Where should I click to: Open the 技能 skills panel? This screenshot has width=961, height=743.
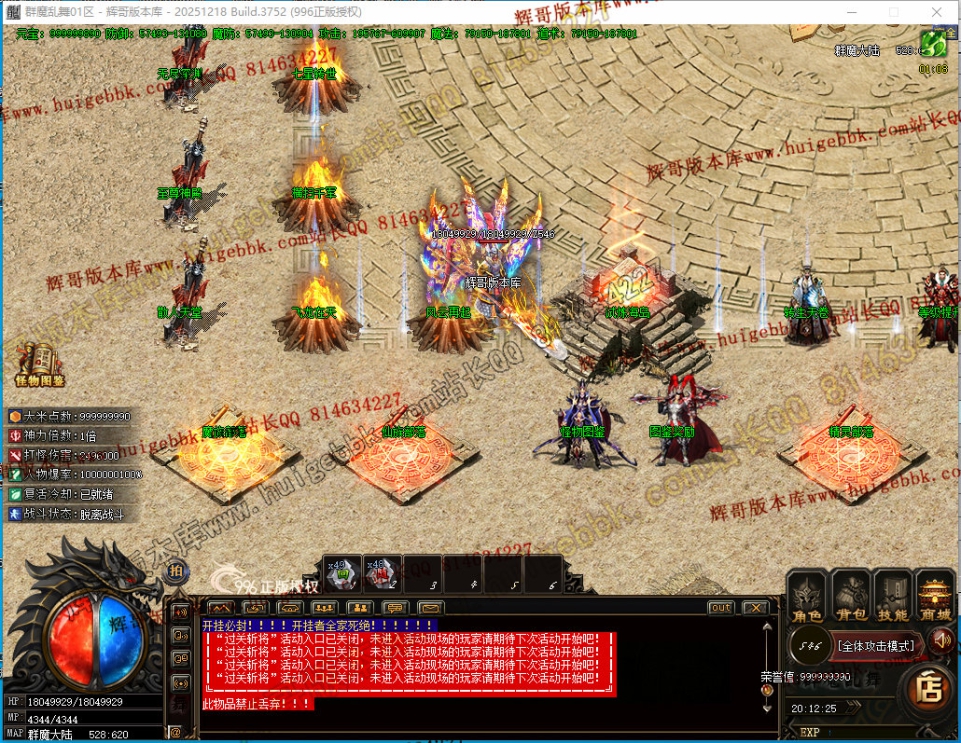coord(894,598)
